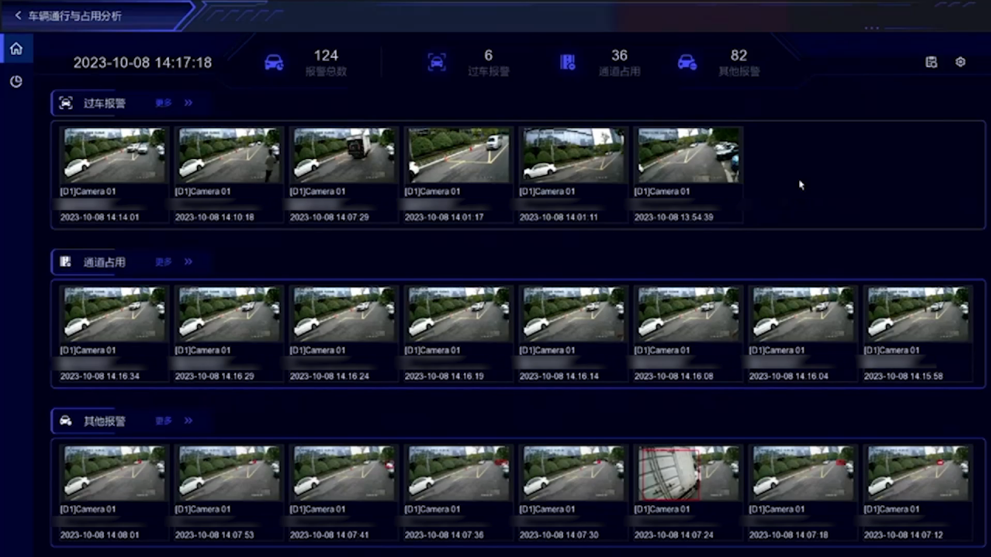991x557 pixels.
Task: View the 14:16:19 lane occupancy snapshot
Action: [458, 314]
